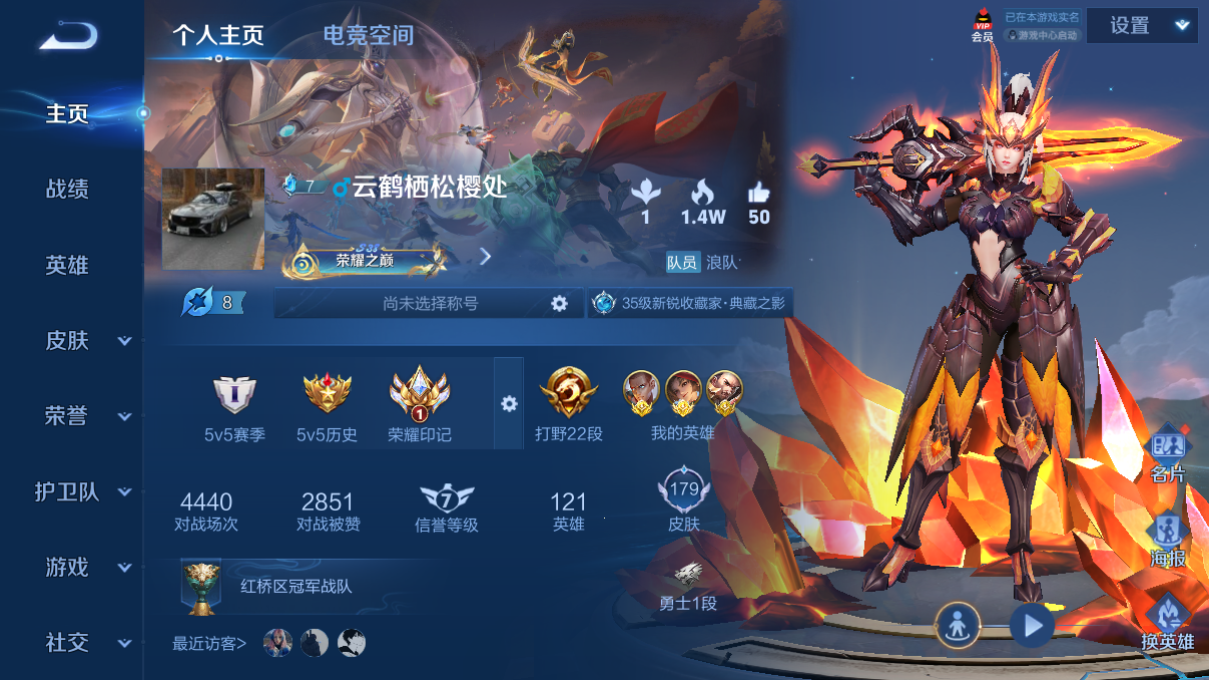Open the 荣耀之巅 rank badge
This screenshot has width=1209, height=680.
(x=364, y=260)
